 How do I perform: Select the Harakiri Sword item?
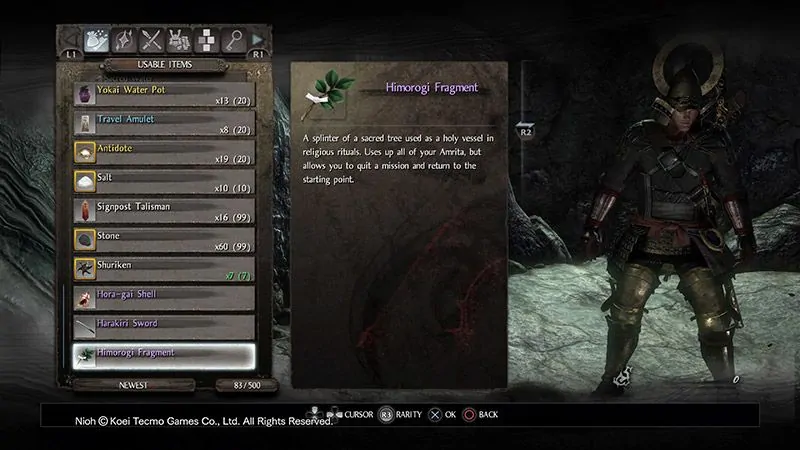[x=162, y=327]
